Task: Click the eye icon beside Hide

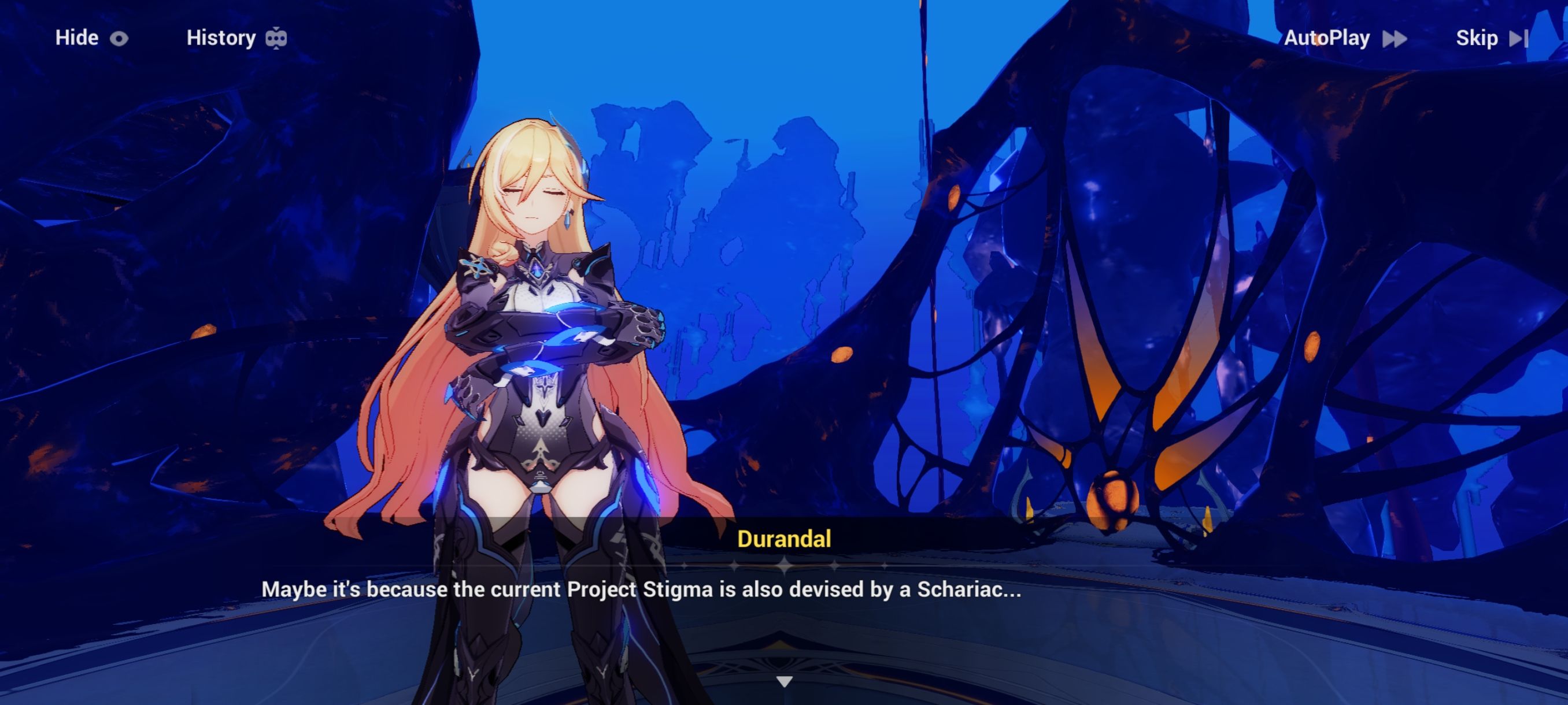Action: click(x=119, y=38)
